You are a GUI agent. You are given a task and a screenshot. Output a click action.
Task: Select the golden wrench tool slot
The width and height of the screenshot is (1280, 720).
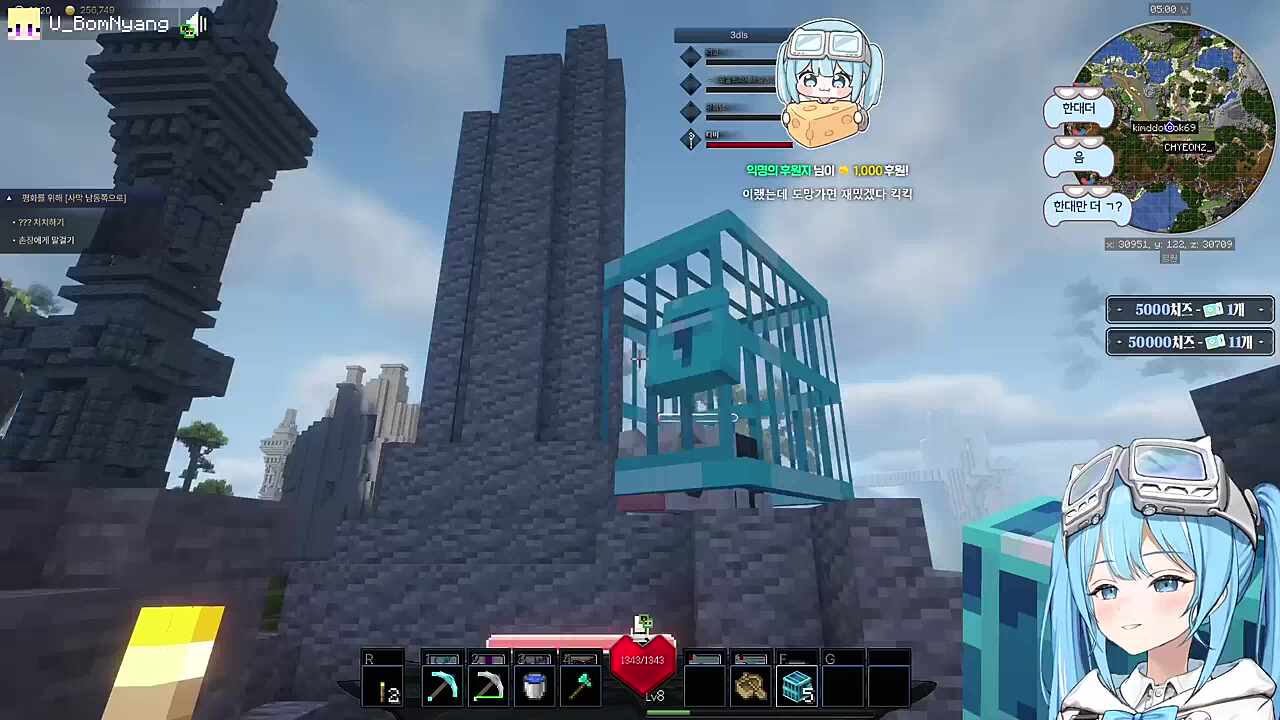click(750, 686)
